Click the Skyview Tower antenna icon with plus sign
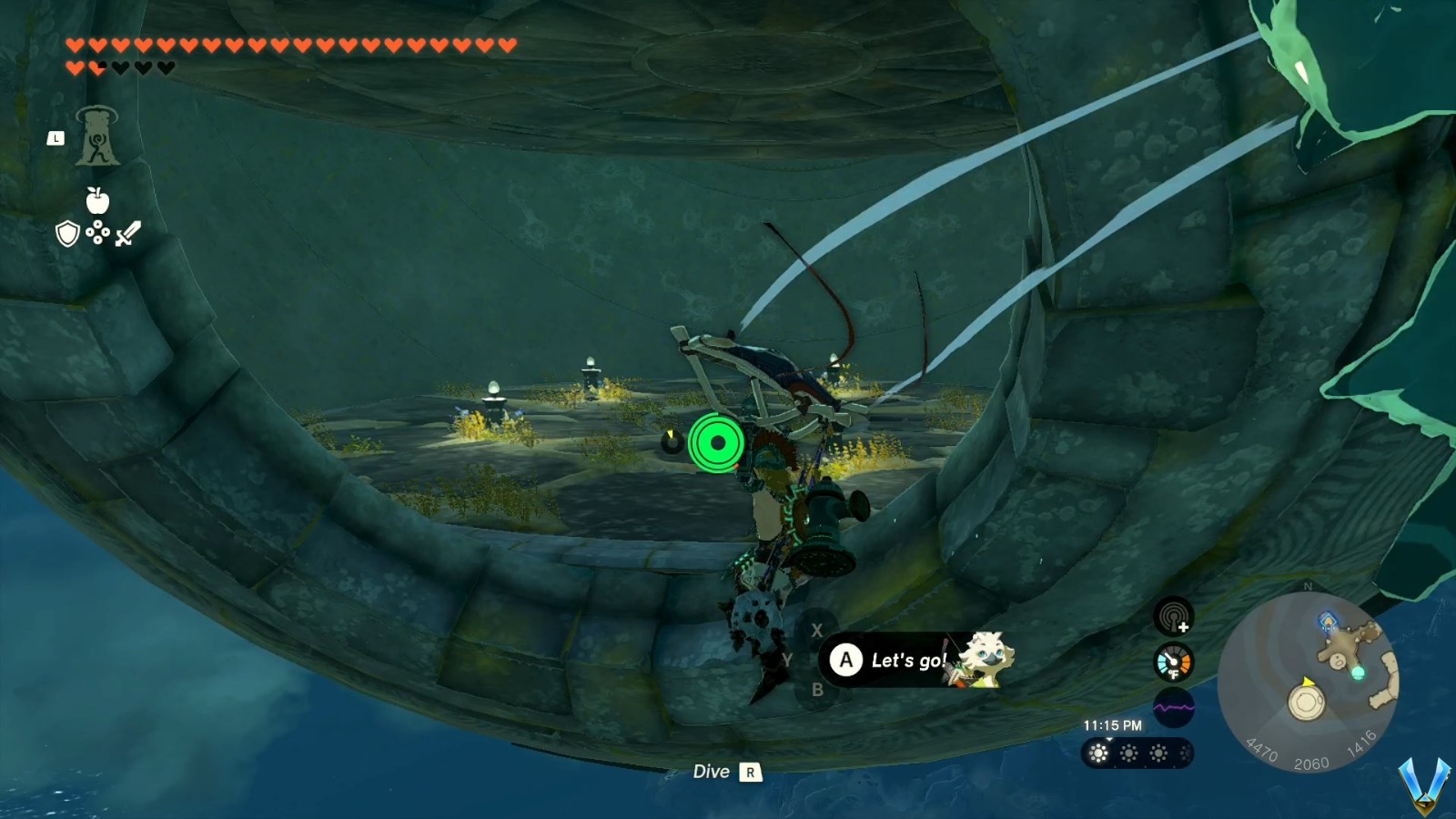1456x819 pixels. tap(1173, 616)
